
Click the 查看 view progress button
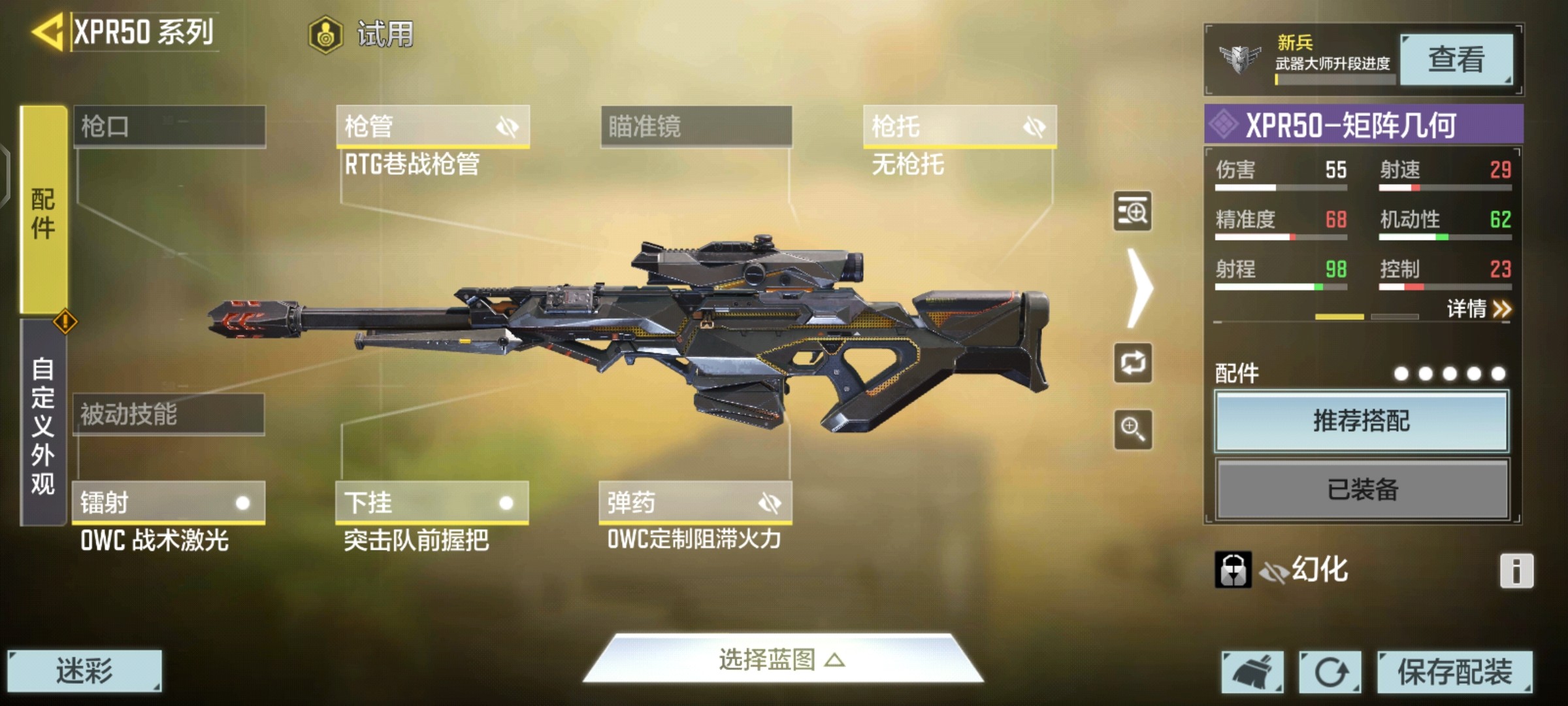pyautogui.click(x=1456, y=60)
